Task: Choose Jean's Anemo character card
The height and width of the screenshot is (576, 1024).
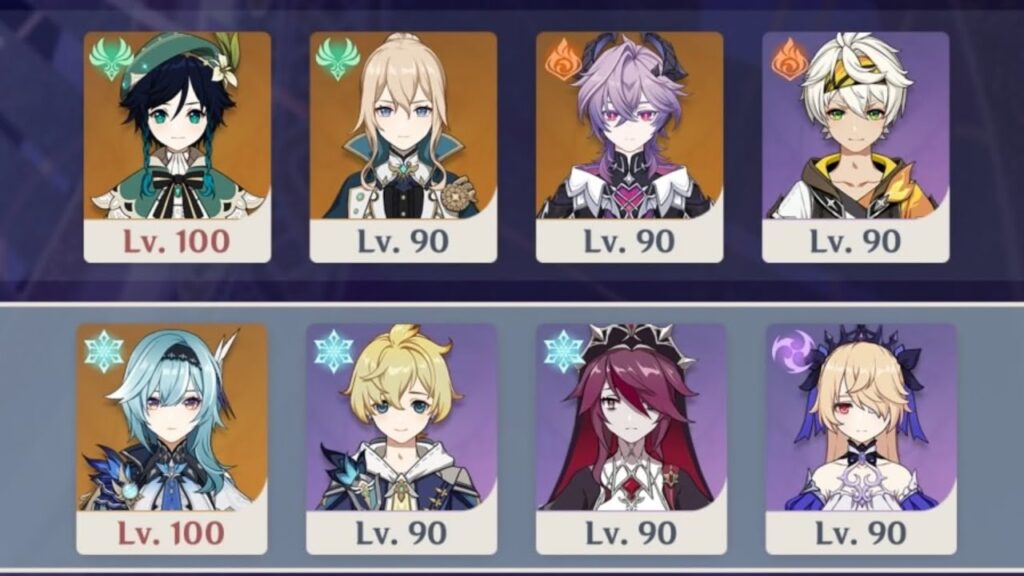Action: (x=403, y=146)
